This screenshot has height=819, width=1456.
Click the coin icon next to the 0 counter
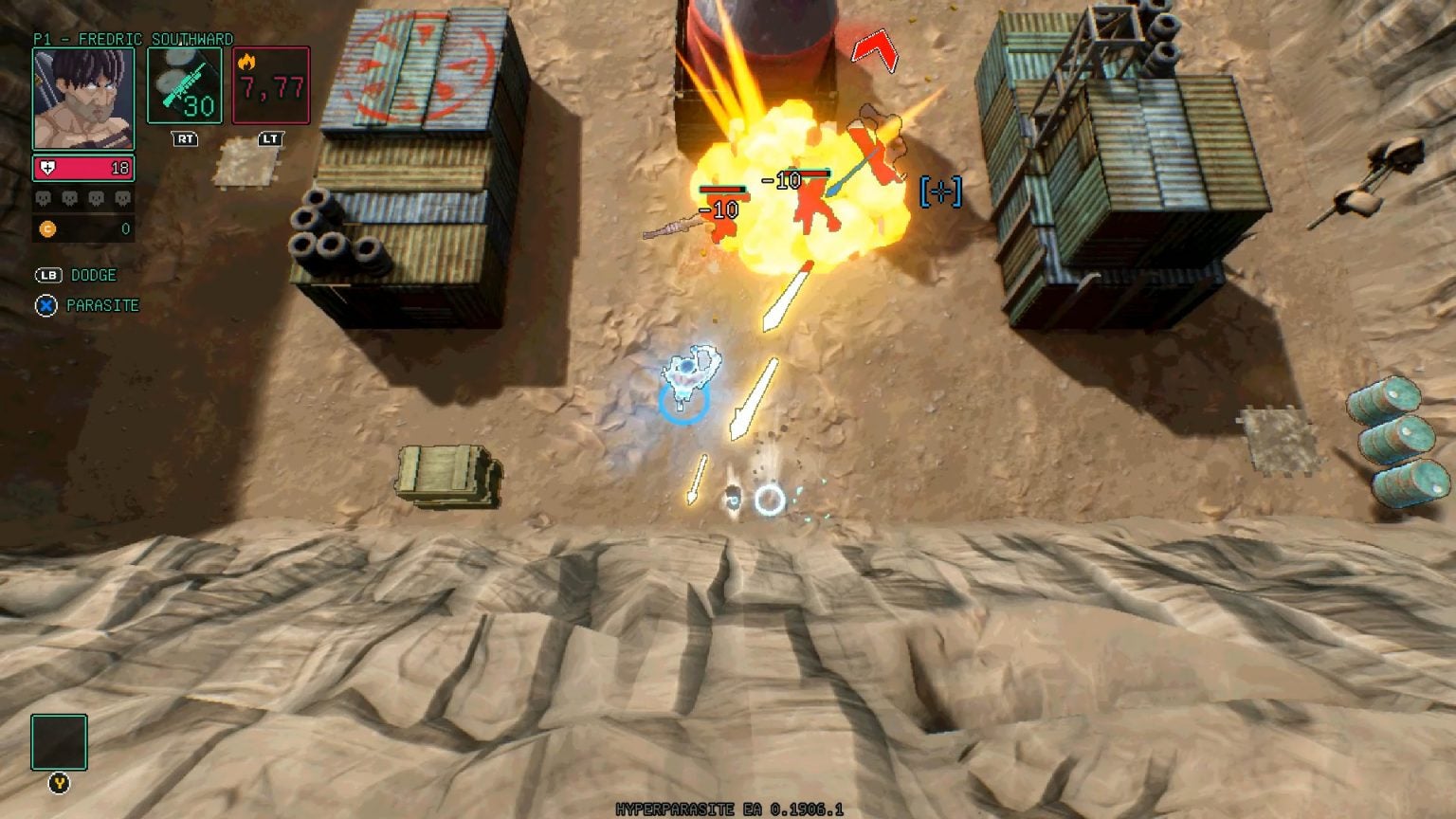[46, 228]
